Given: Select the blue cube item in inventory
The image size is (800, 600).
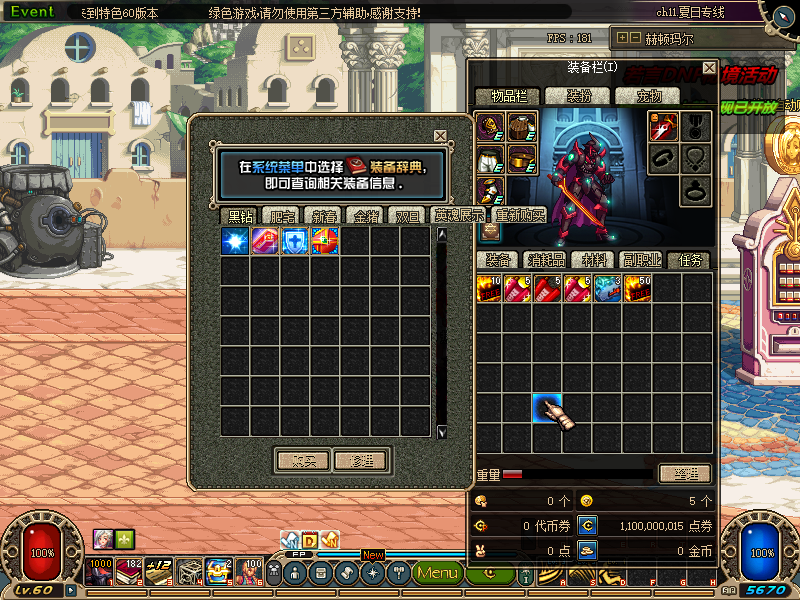Looking at the screenshot, I should 607,288.
